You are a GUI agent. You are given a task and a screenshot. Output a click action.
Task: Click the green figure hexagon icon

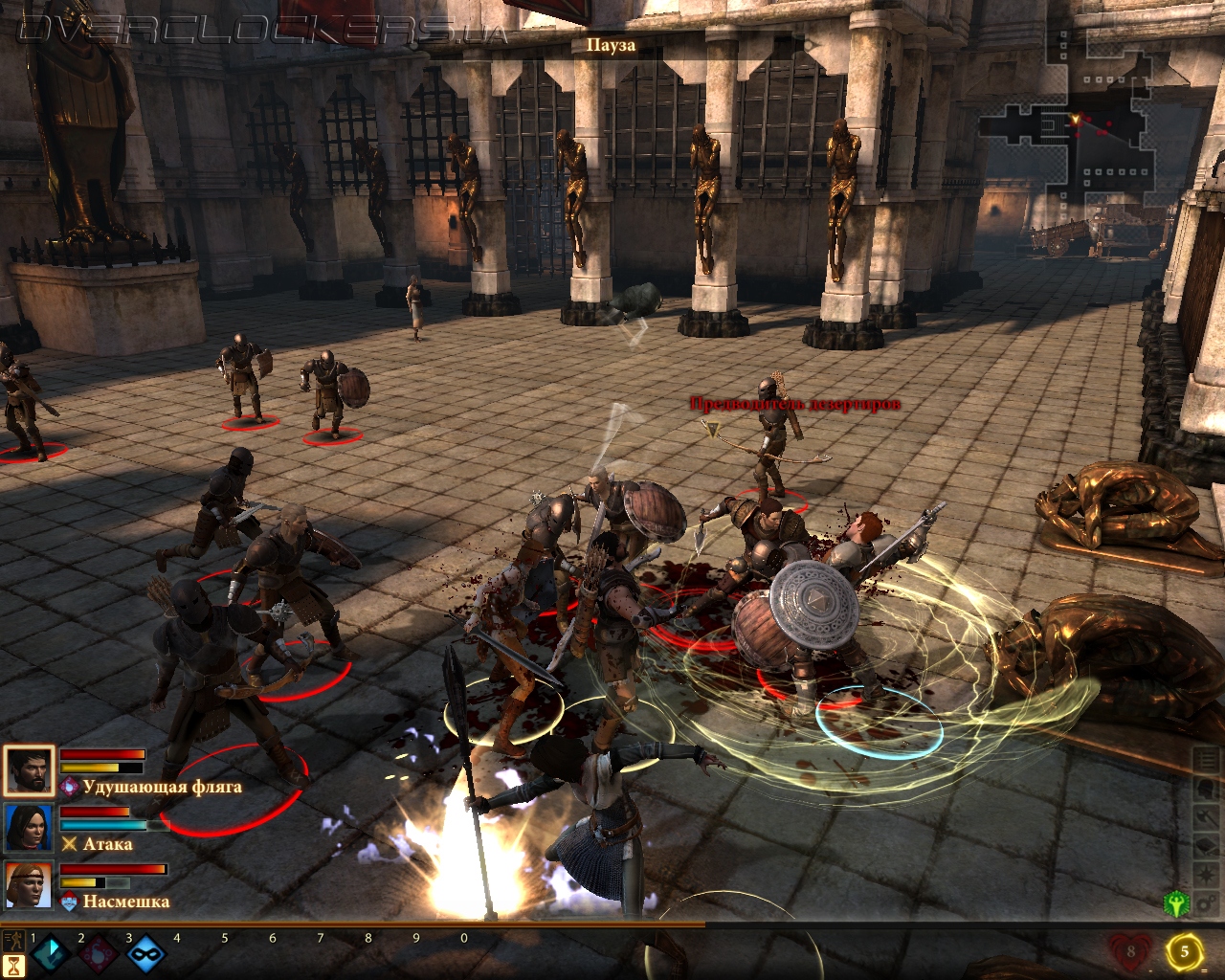[1176, 903]
